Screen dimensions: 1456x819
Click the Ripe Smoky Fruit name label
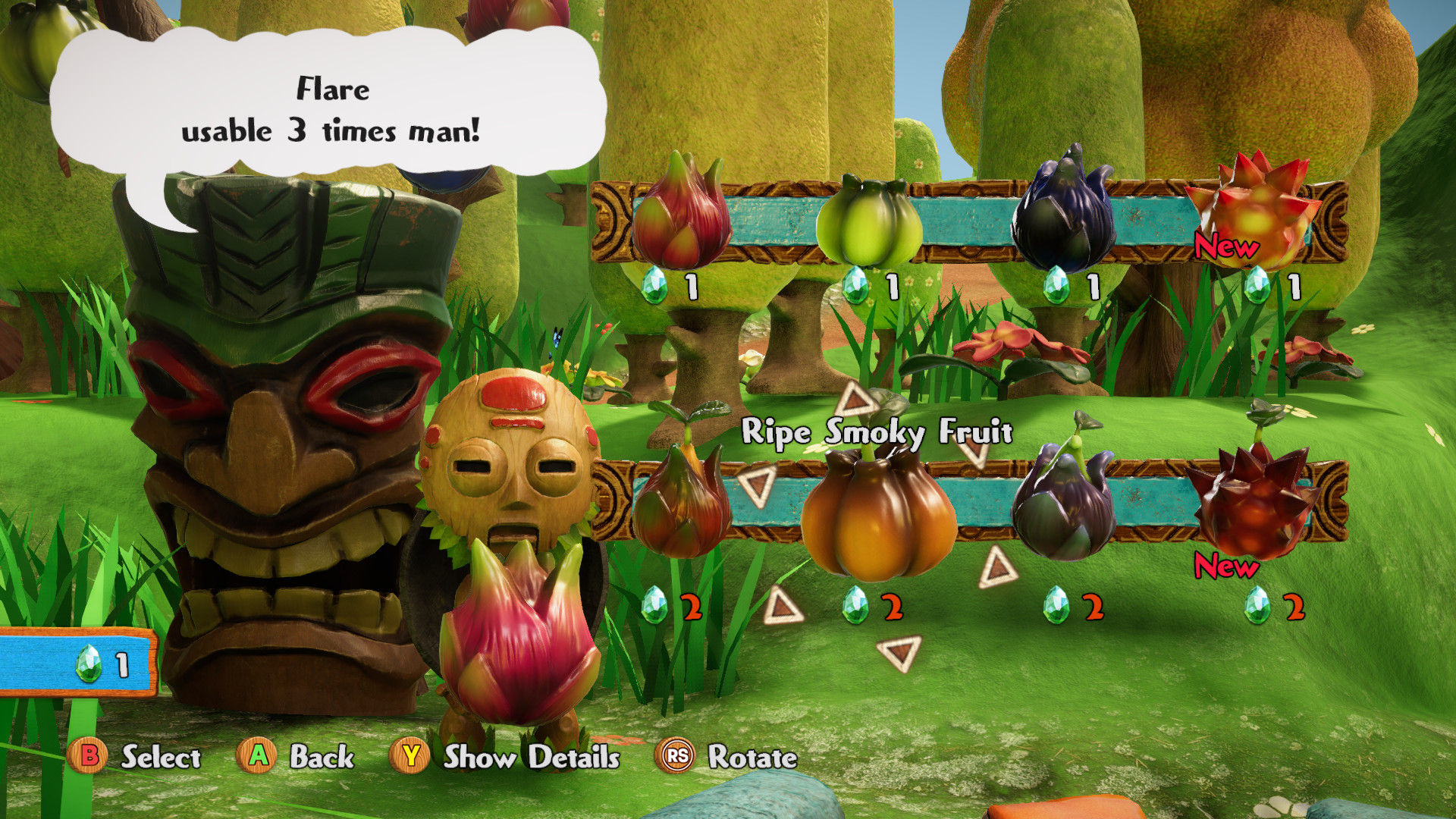pos(878,433)
